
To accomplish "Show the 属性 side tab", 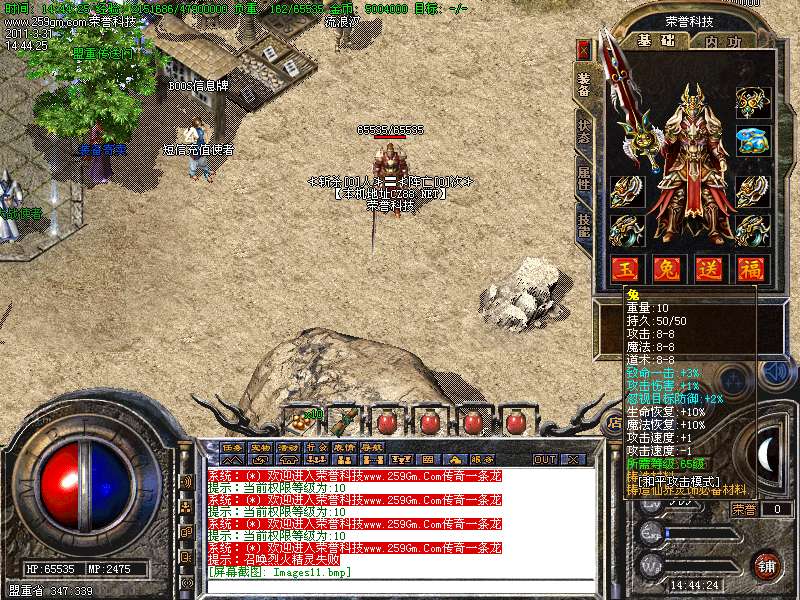I will point(584,182).
